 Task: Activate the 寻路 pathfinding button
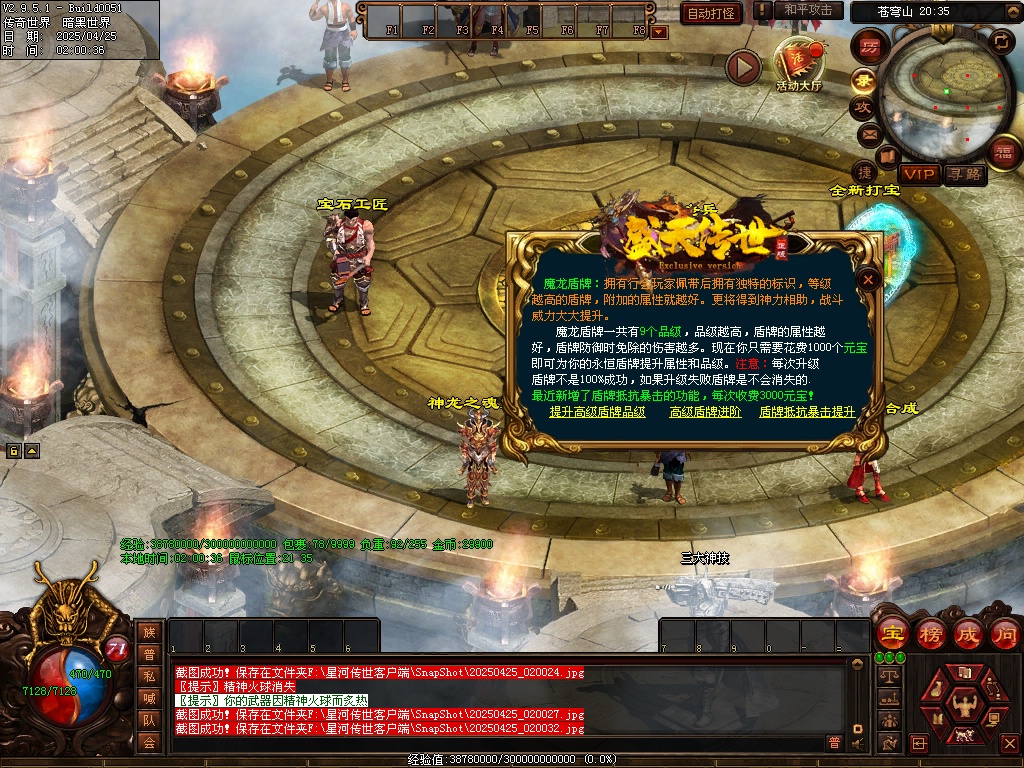tap(964, 174)
